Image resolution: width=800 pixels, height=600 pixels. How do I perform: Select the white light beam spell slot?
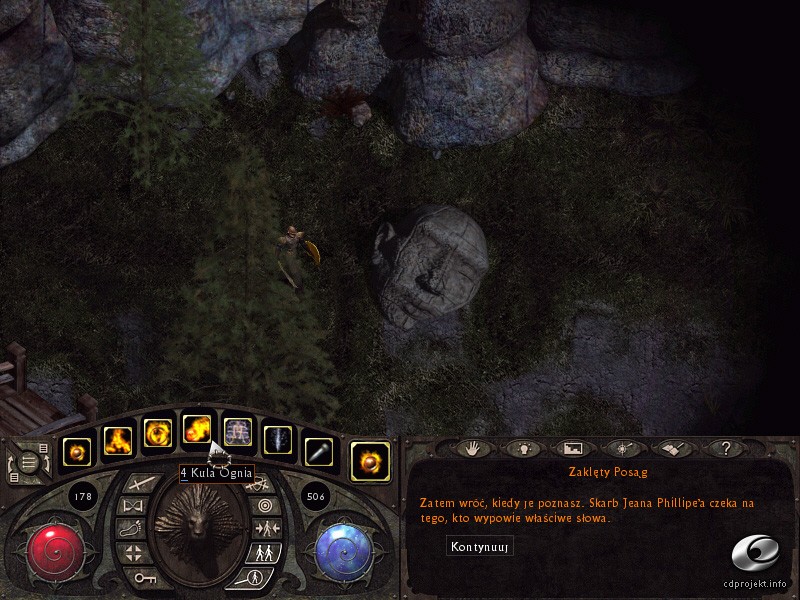pyautogui.click(x=277, y=439)
